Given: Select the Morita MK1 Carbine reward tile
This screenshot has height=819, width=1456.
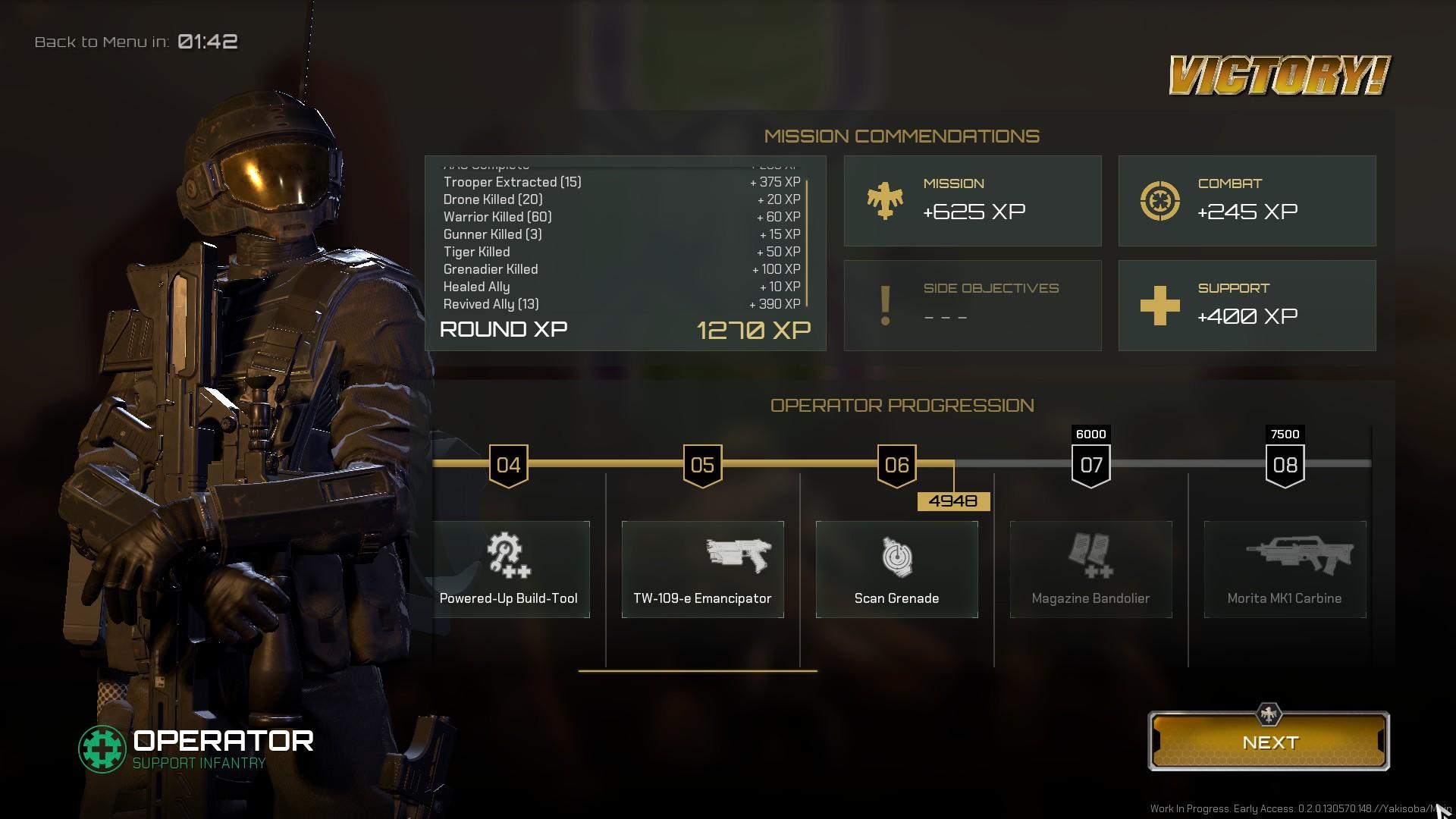Looking at the screenshot, I should point(1285,569).
